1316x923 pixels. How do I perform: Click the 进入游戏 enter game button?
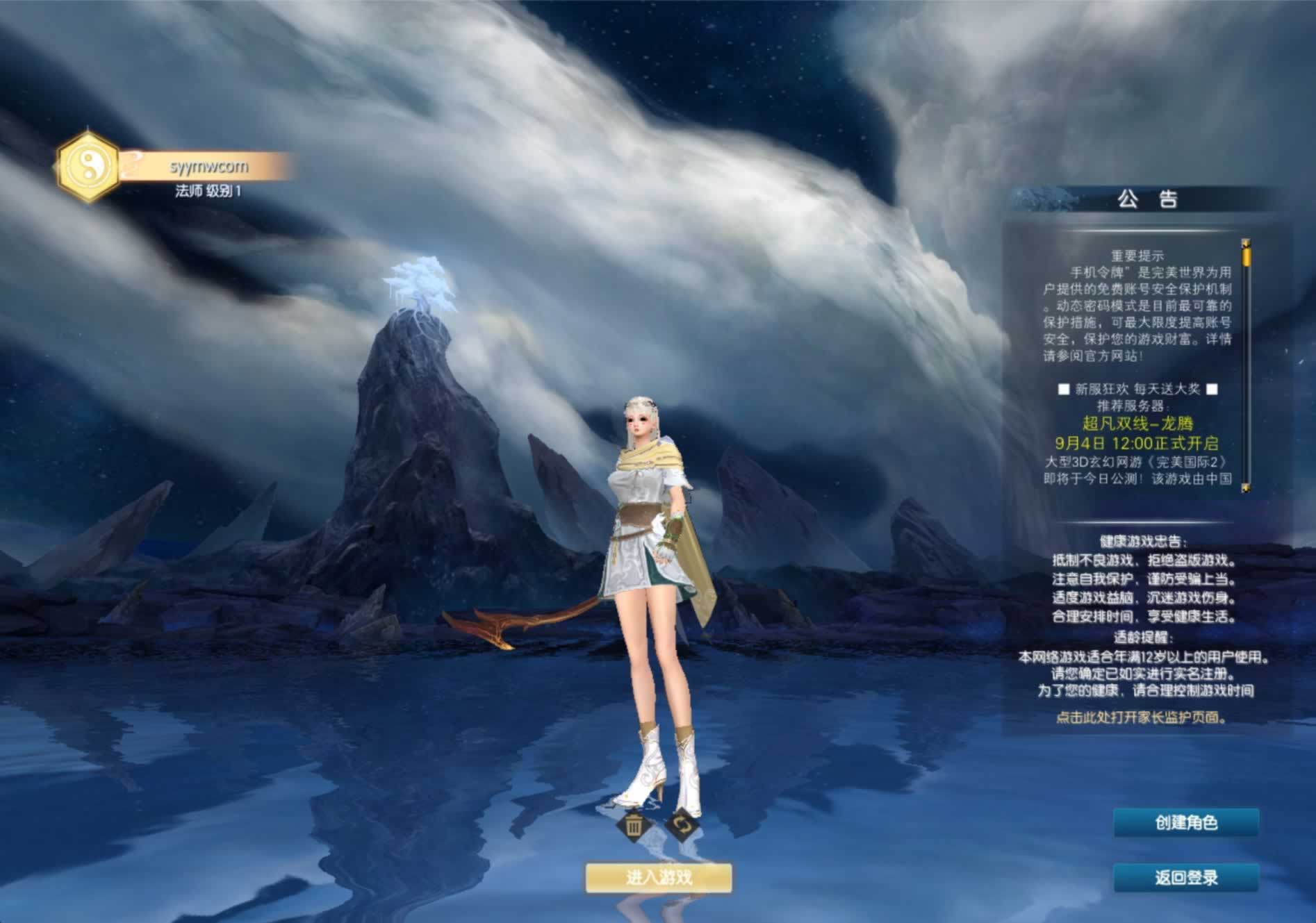pyautogui.click(x=658, y=878)
